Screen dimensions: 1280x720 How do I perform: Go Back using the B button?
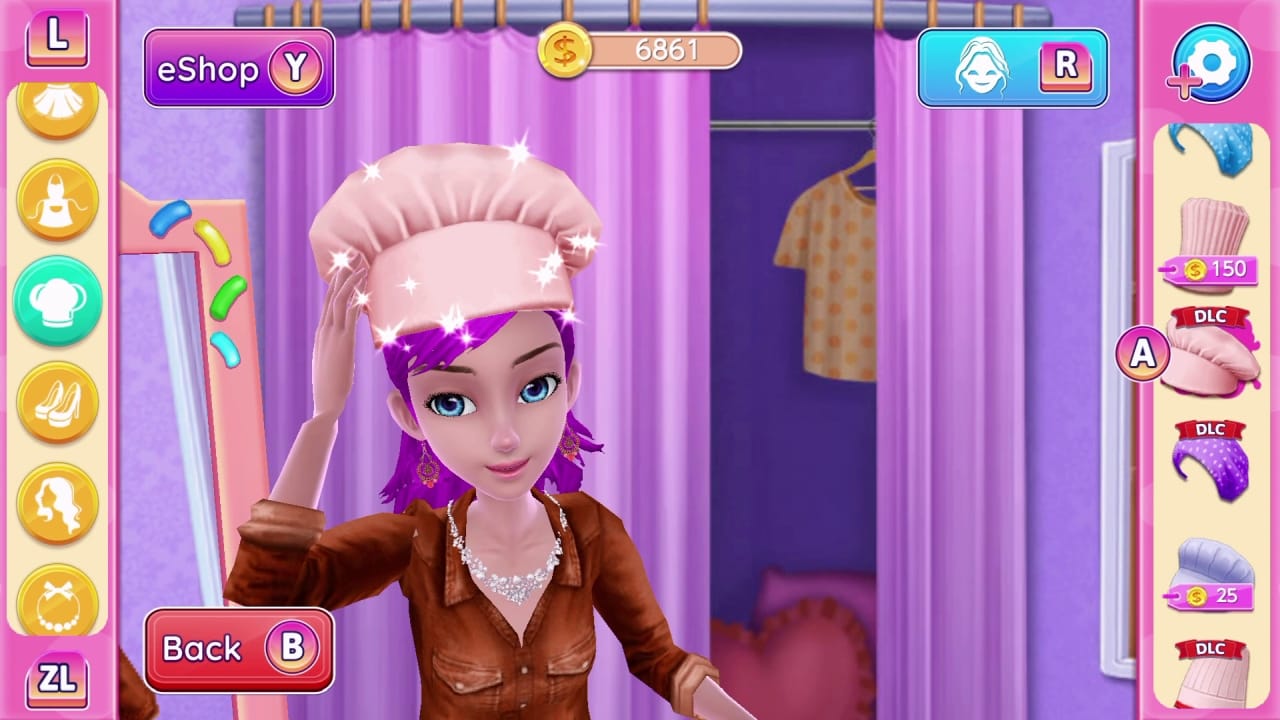[238, 648]
